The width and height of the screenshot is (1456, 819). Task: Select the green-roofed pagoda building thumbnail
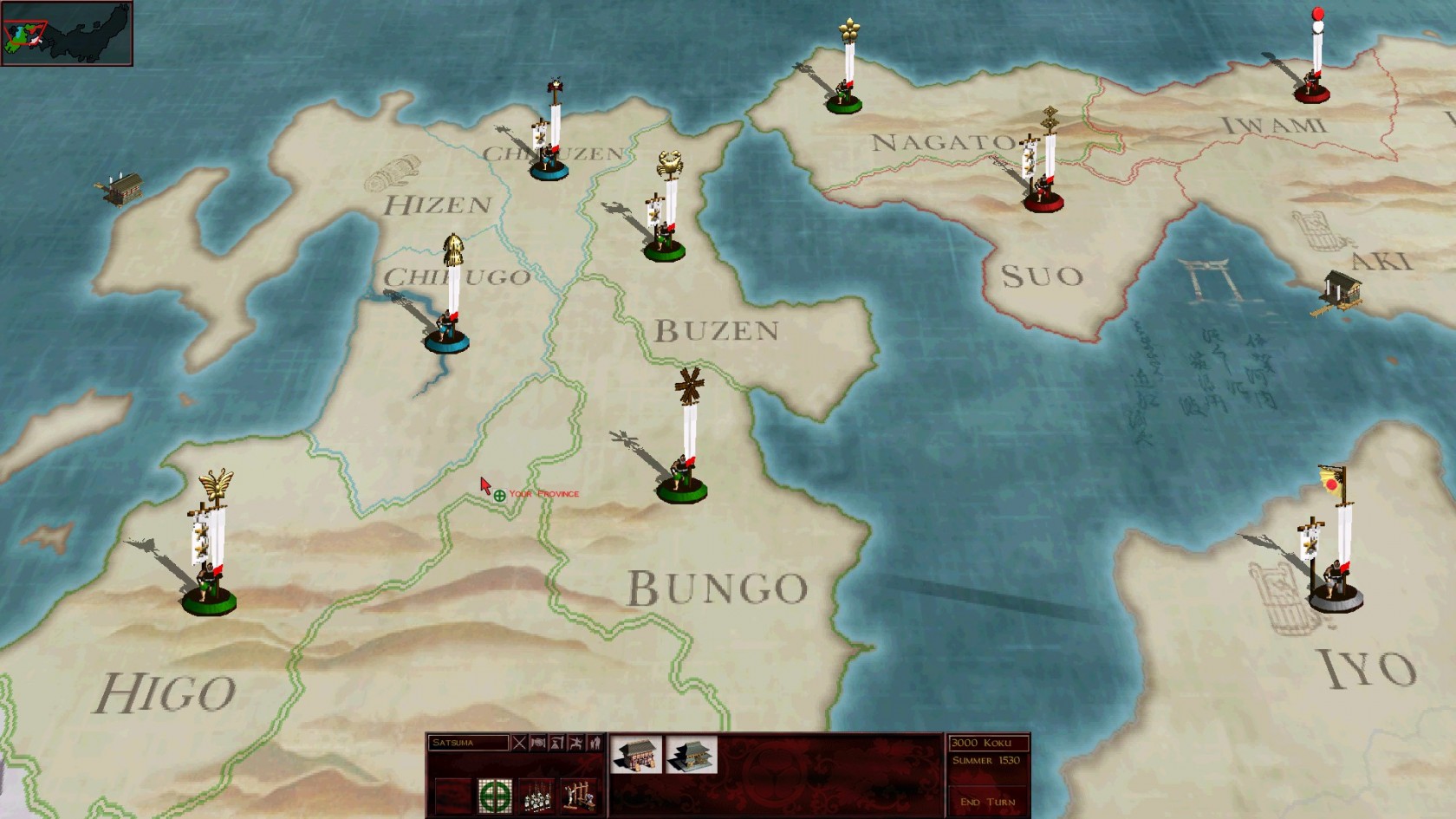point(691,756)
